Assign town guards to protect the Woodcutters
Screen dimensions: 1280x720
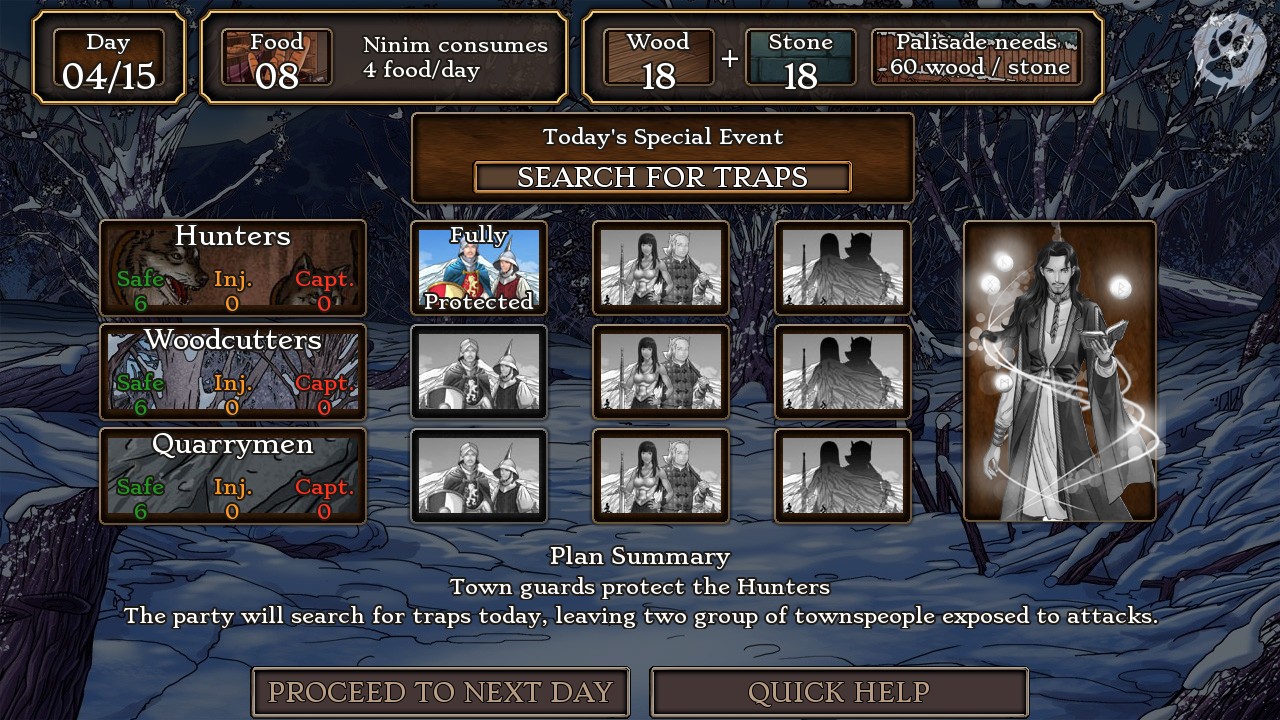478,371
